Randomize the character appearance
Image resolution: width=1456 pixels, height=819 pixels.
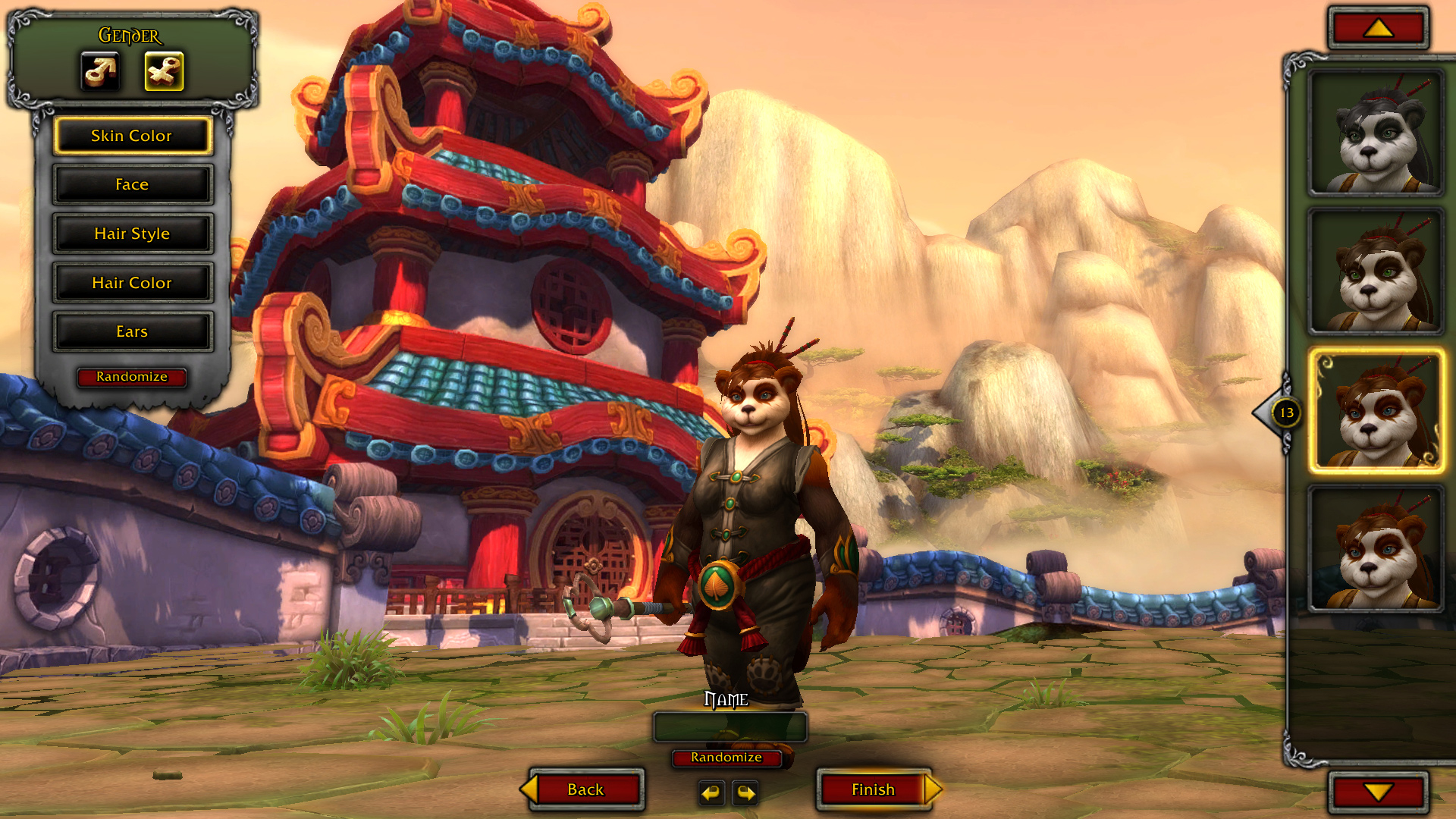(132, 377)
